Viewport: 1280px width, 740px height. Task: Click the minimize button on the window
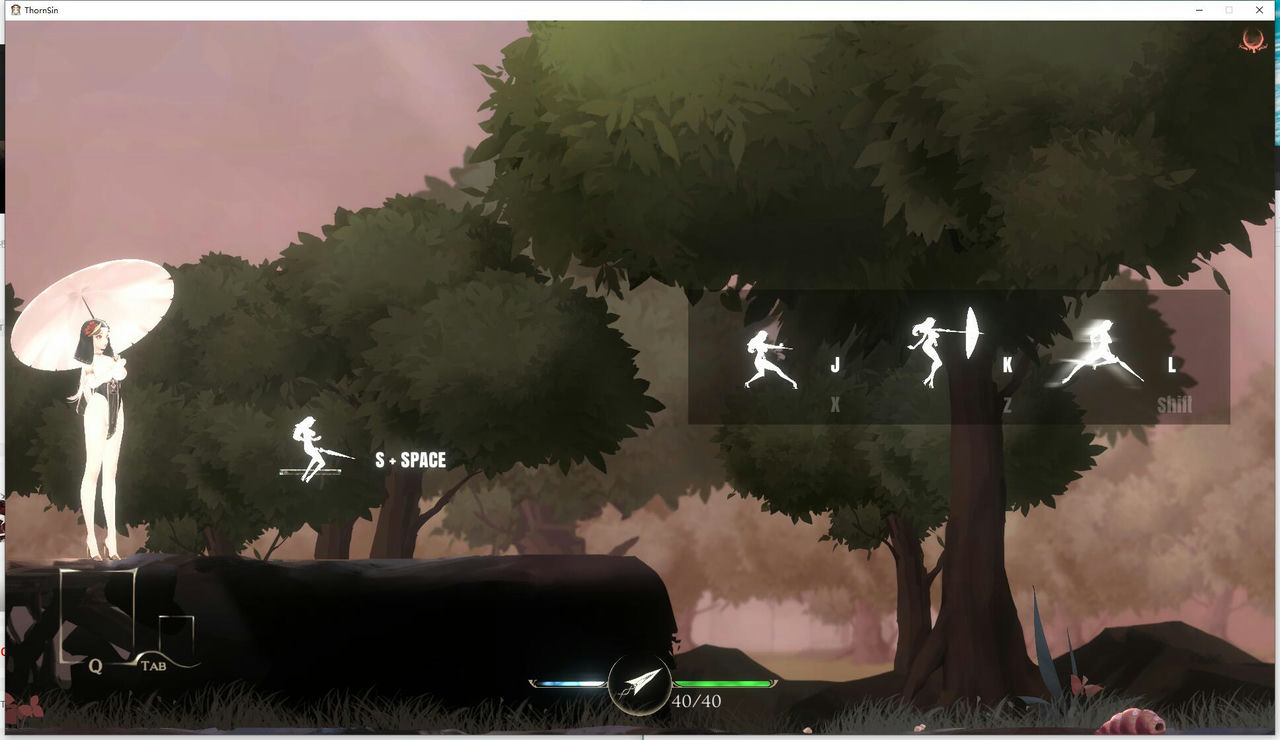coord(1198,9)
